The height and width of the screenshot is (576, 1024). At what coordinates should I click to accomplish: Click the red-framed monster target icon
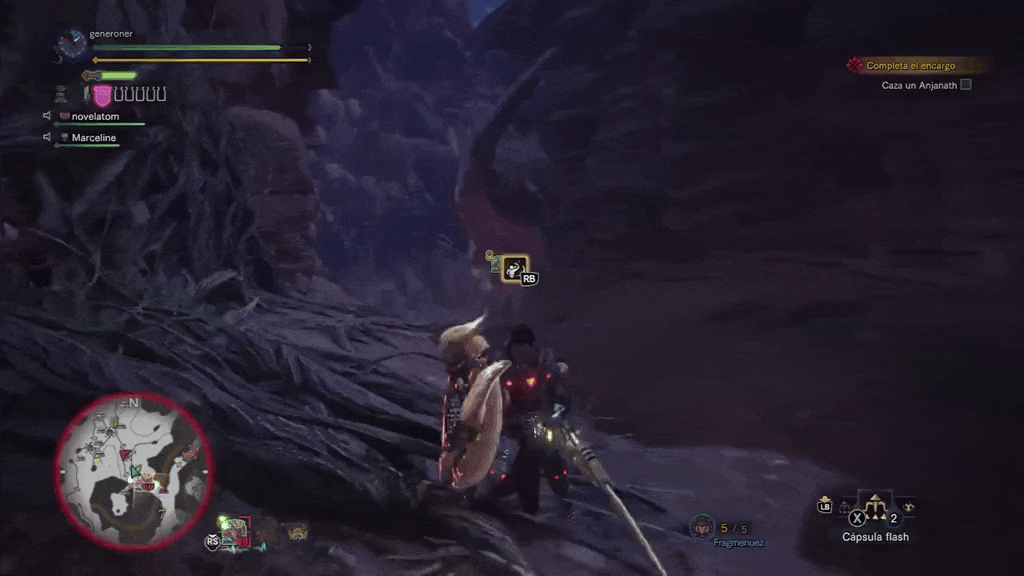[x=234, y=531]
